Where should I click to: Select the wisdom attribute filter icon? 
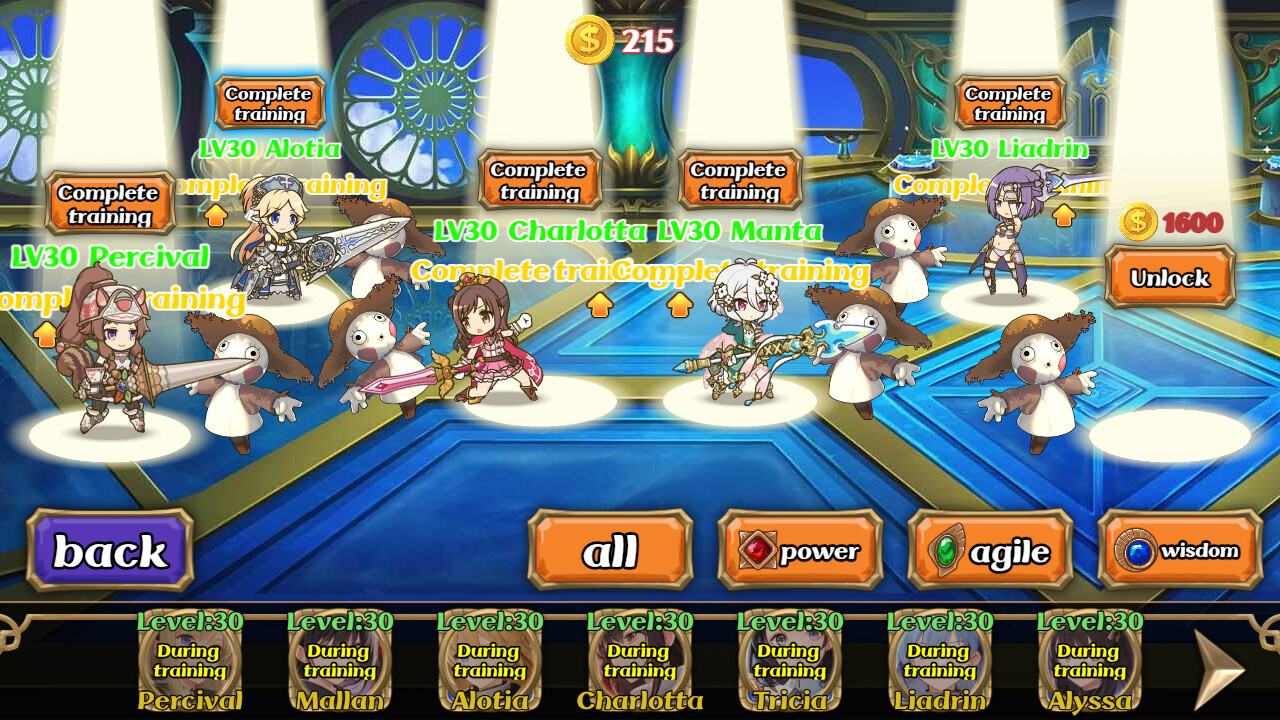pos(1138,550)
